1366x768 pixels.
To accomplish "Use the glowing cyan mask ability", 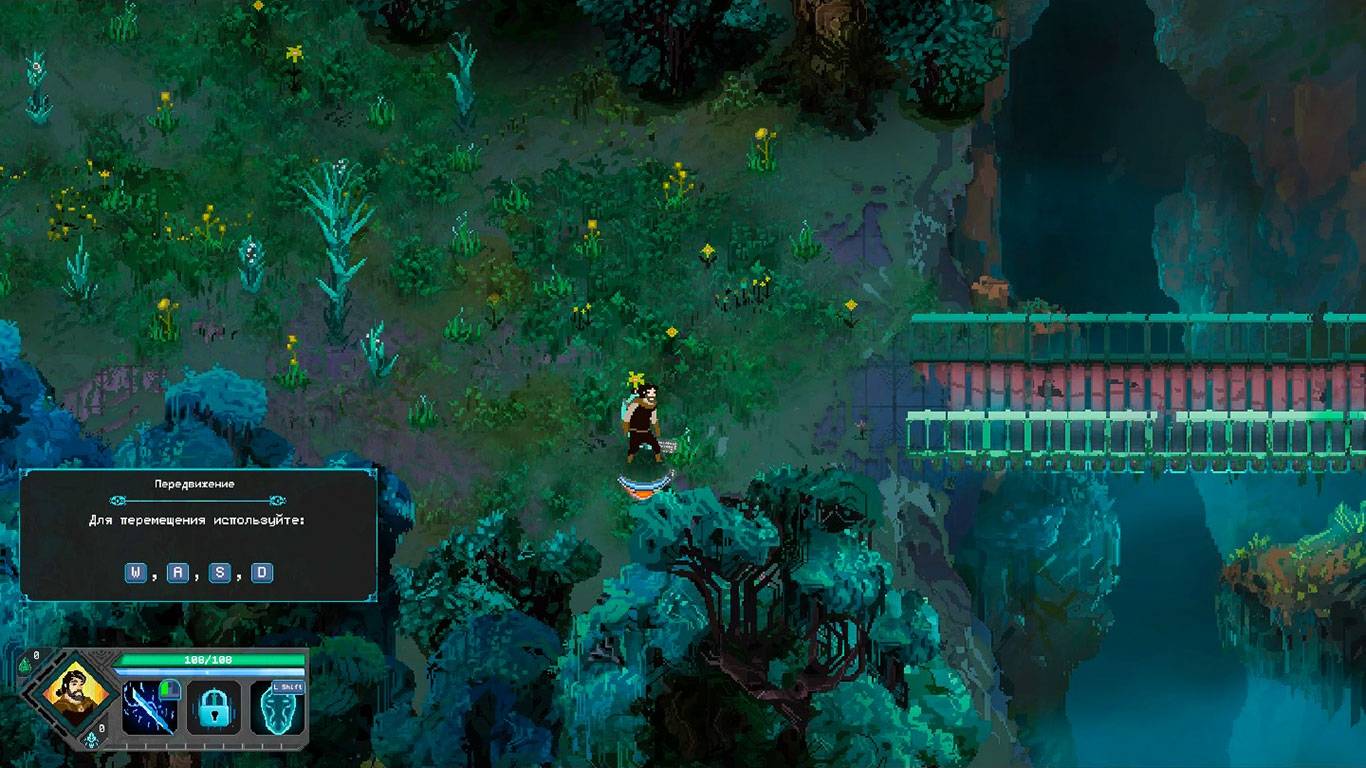I will [277, 710].
